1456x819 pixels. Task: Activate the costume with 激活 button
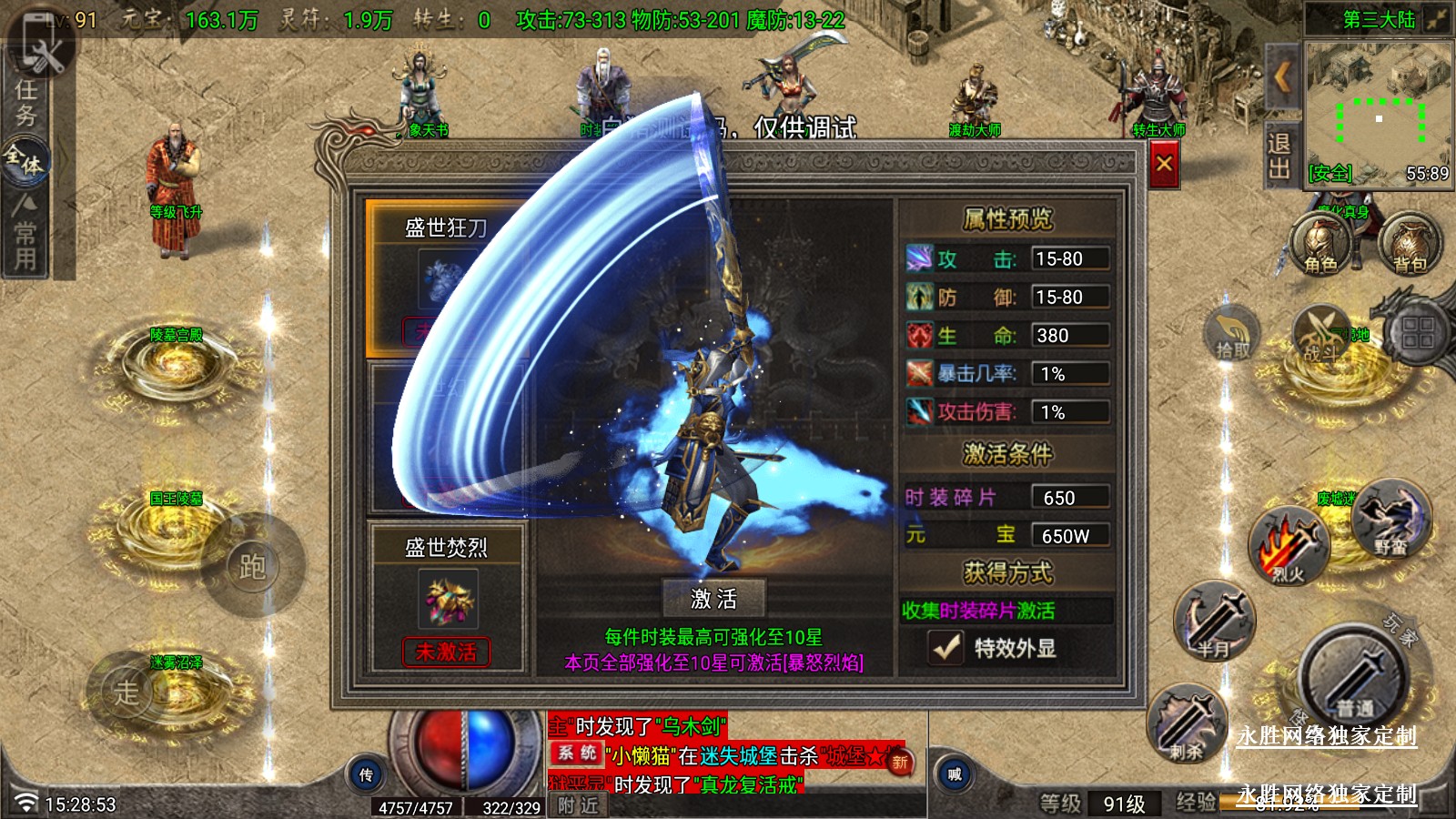tap(713, 598)
